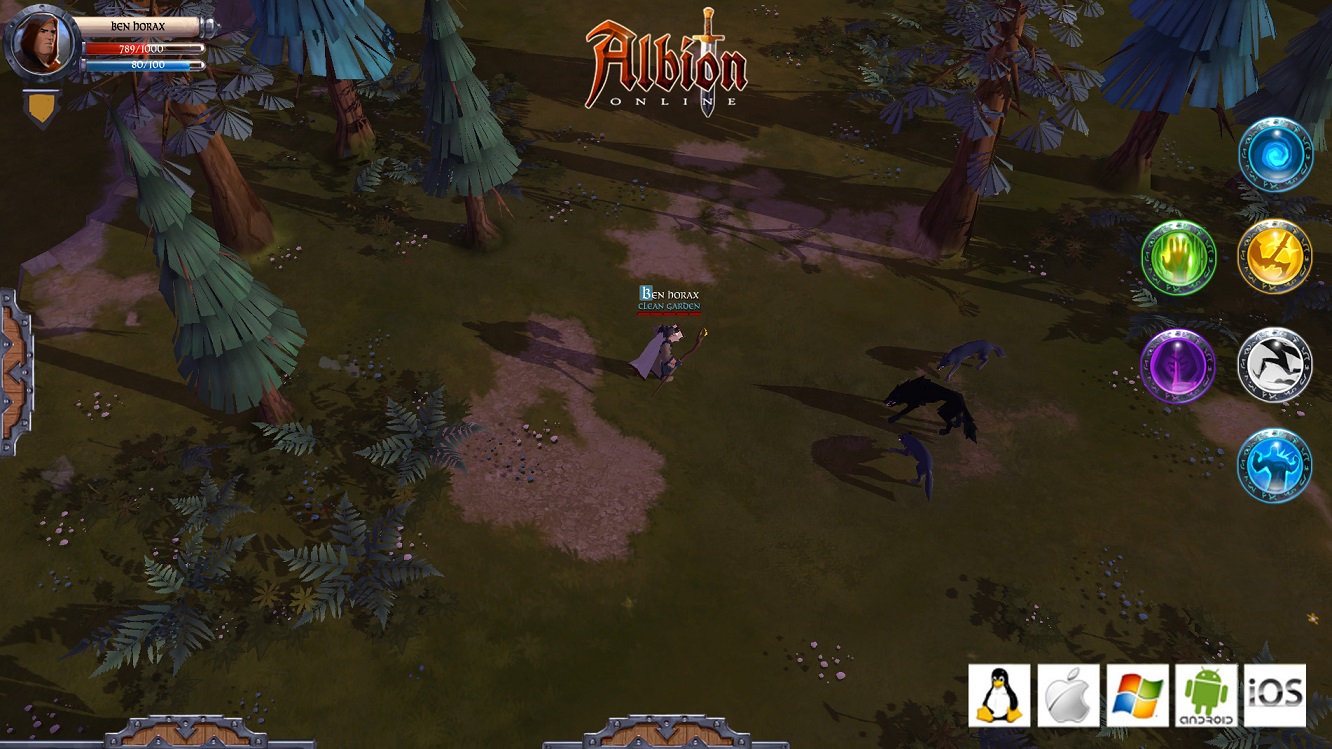The height and width of the screenshot is (749, 1332).
Task: Click the Apple platform logo
Action: coord(1068,693)
